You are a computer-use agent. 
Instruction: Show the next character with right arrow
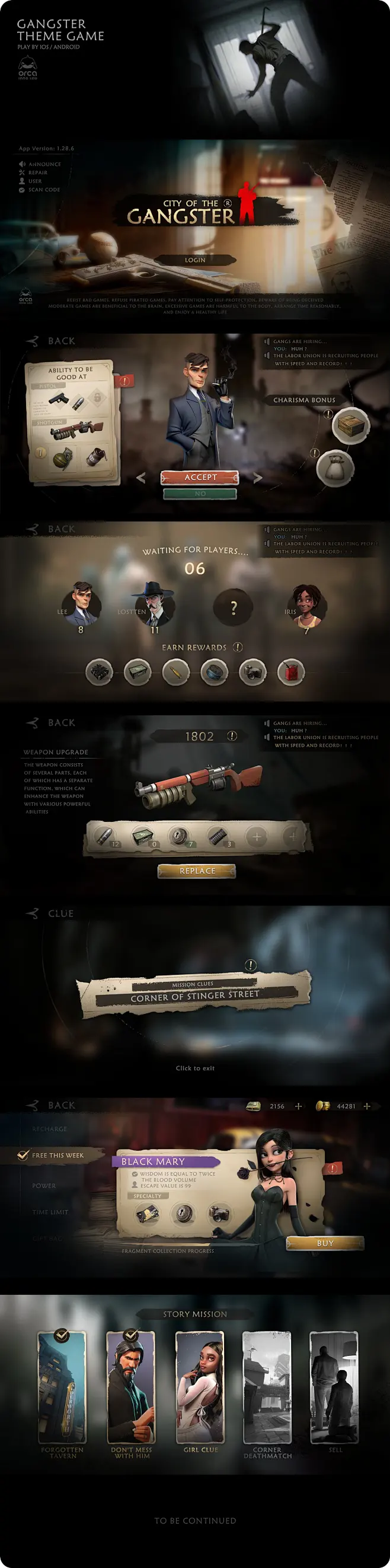tap(258, 478)
